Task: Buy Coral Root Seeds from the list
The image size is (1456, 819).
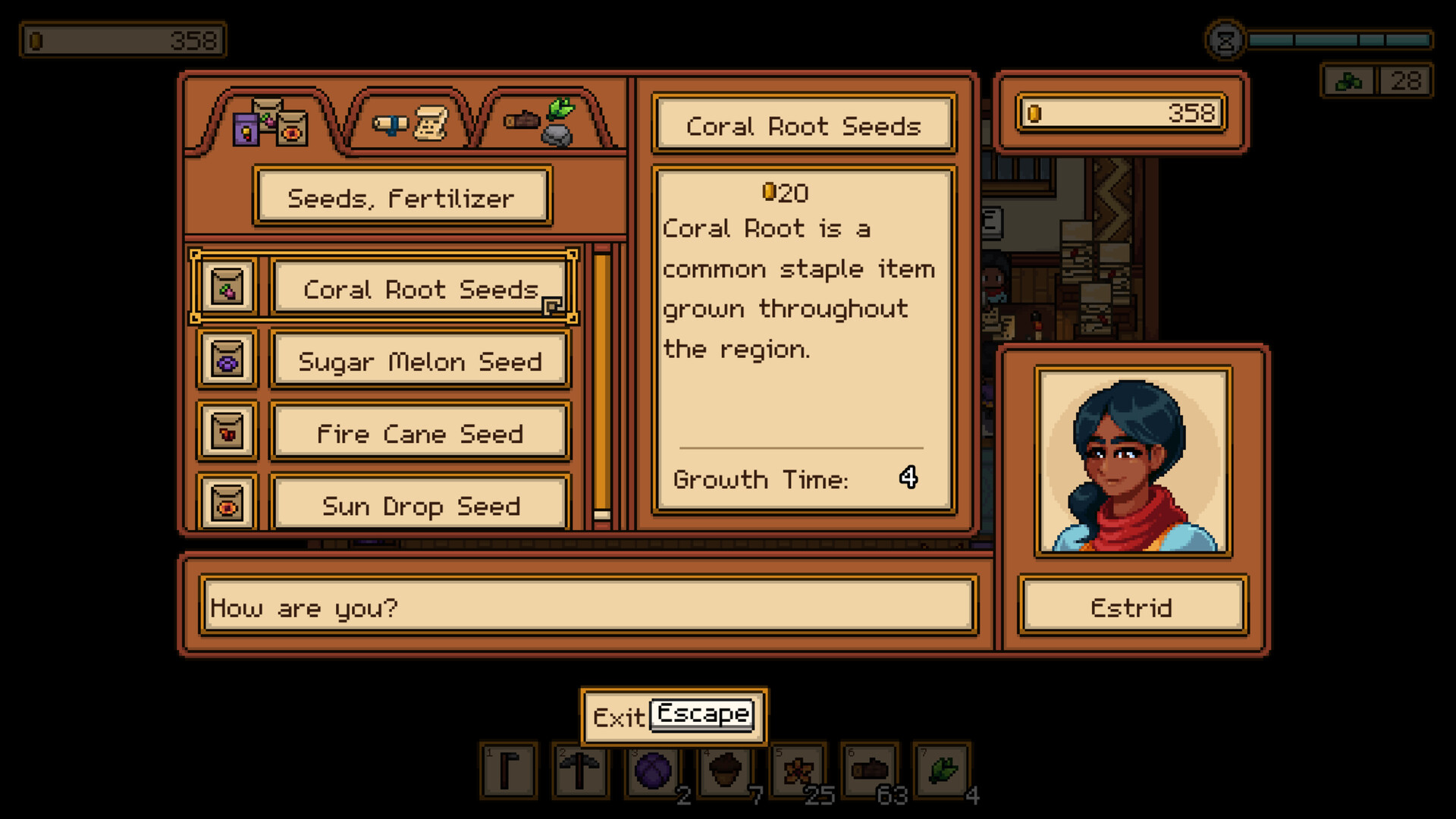Action: click(420, 289)
